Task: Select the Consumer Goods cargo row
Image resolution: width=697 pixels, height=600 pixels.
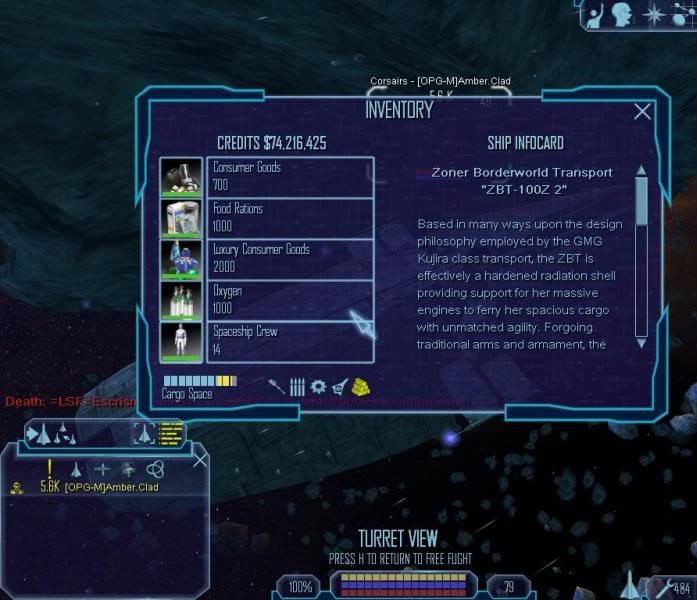Action: [x=290, y=177]
